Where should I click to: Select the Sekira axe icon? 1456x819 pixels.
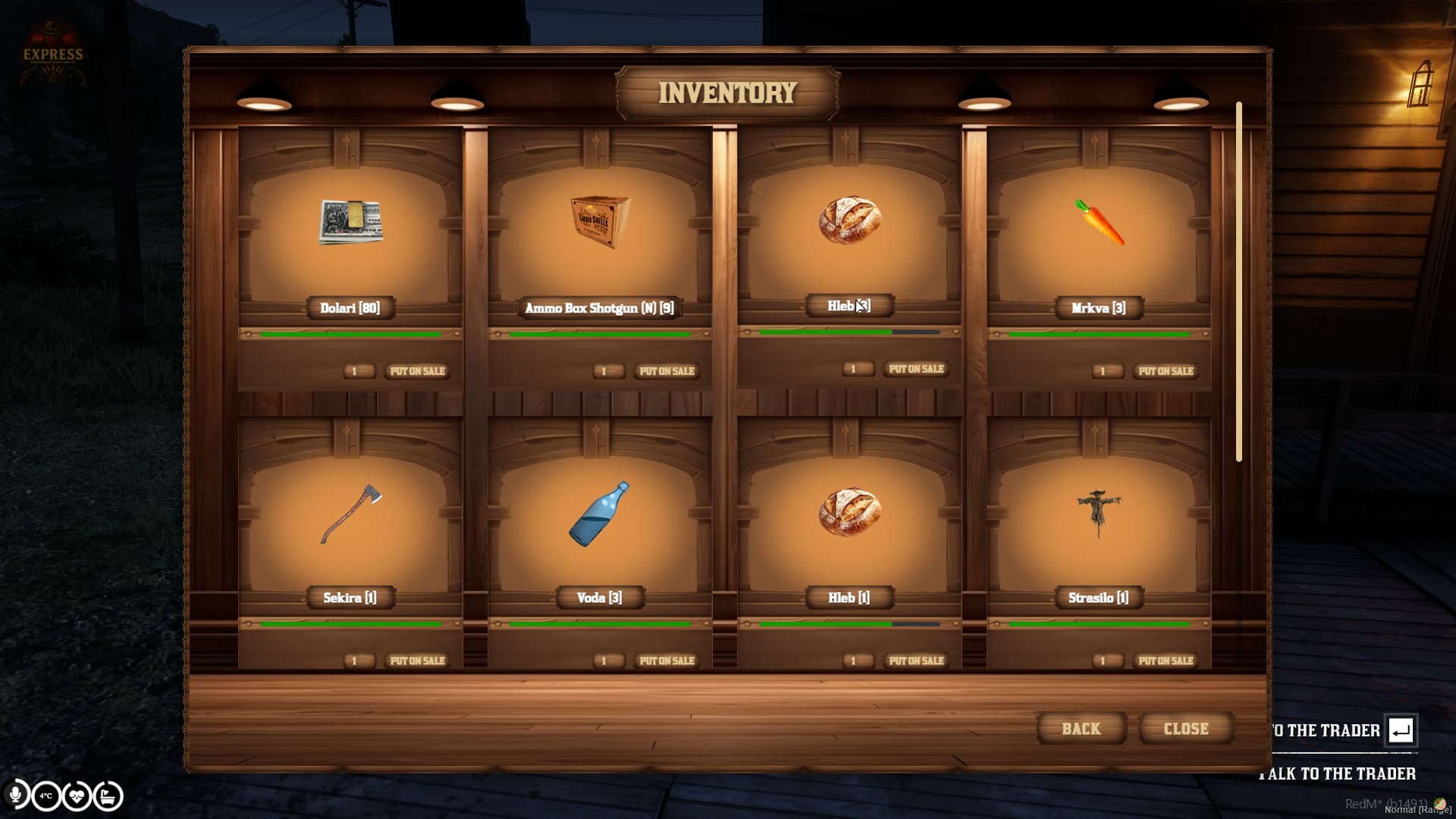coord(350,516)
